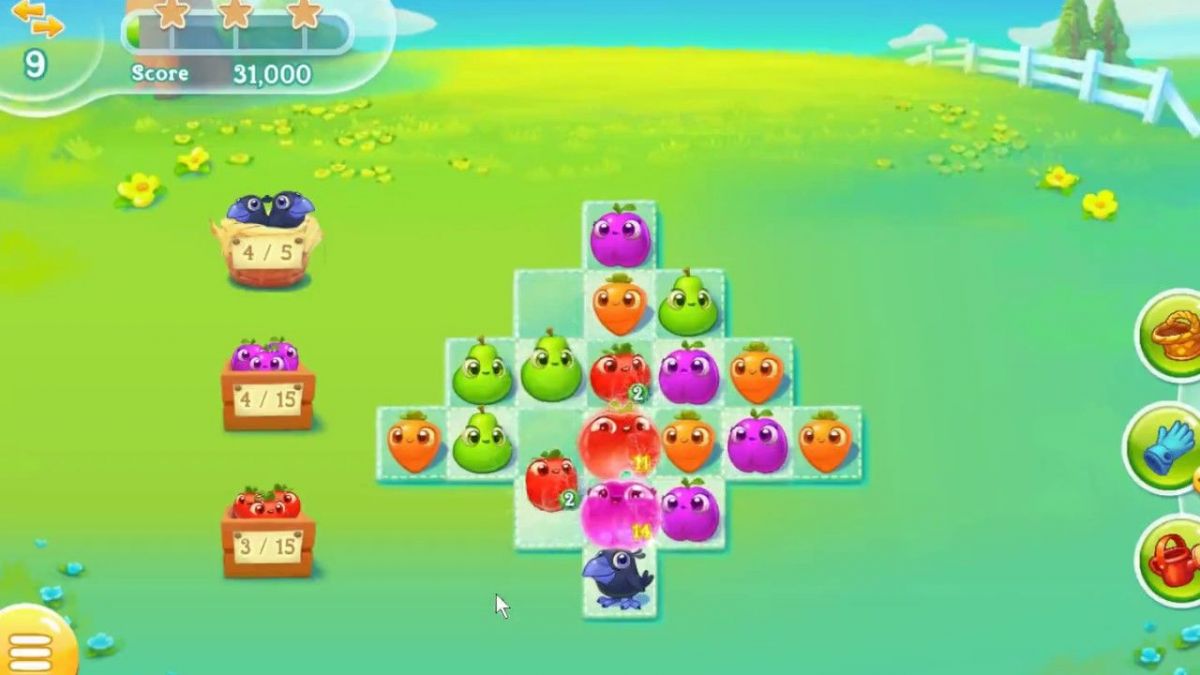This screenshot has width=1200, height=675.
Task: Check the plum crate 4/15 objective
Action: [x=267, y=385]
